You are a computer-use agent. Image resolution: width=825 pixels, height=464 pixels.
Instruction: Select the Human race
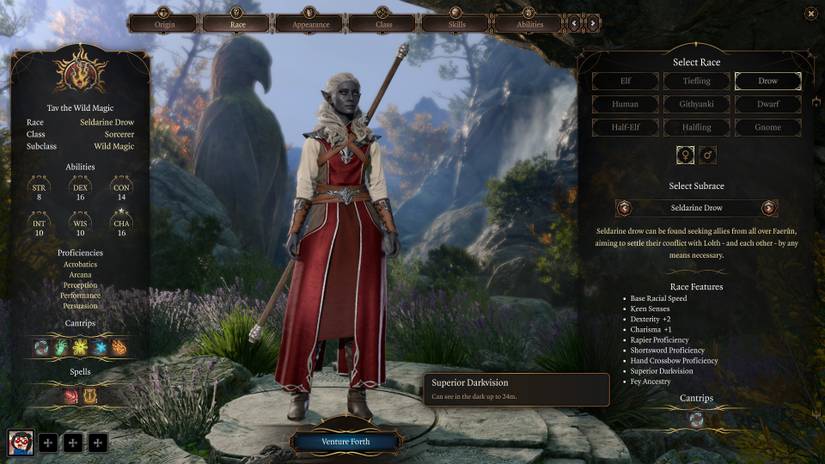(625, 104)
